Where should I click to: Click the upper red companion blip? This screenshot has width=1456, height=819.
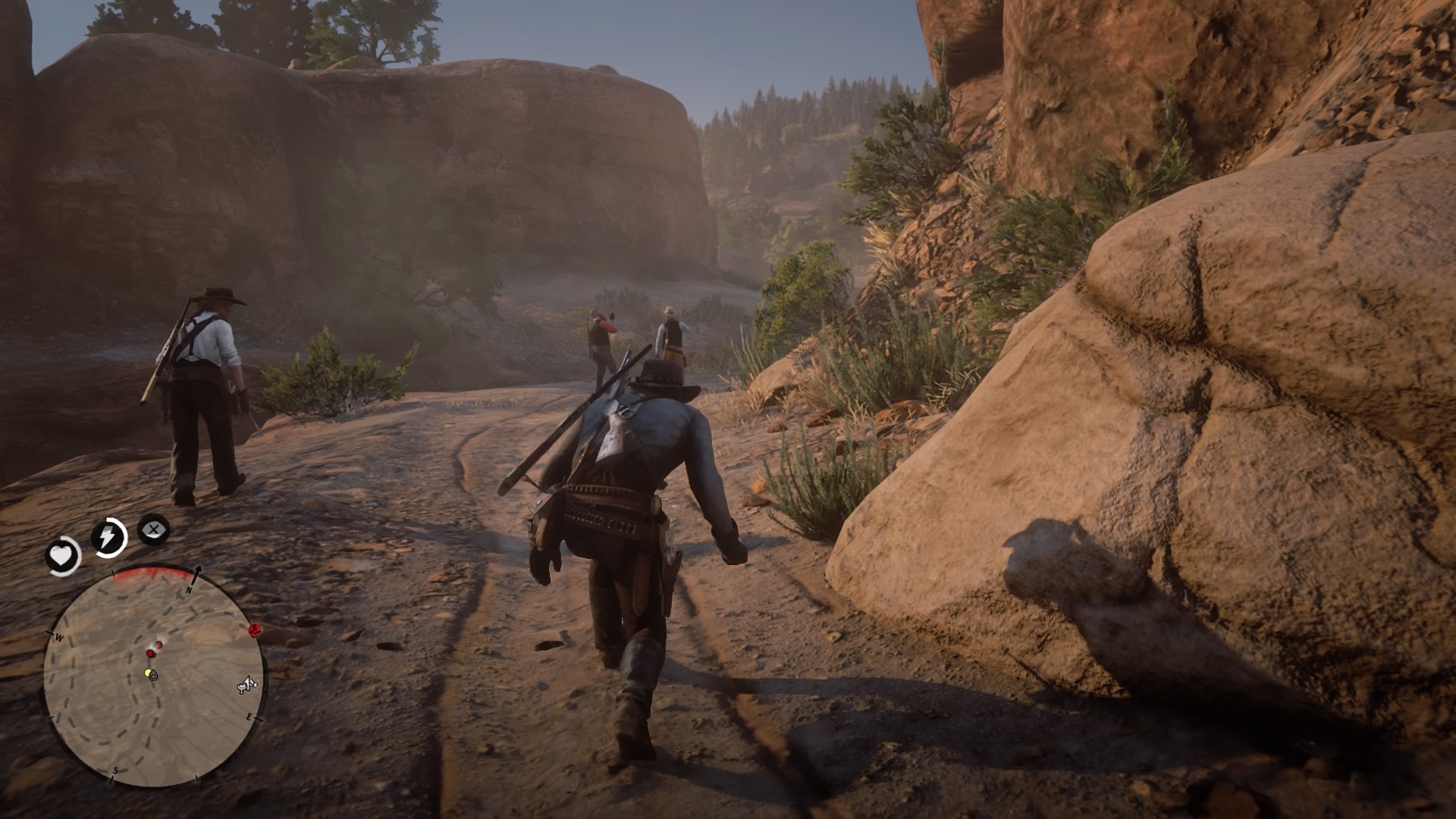[x=159, y=646]
